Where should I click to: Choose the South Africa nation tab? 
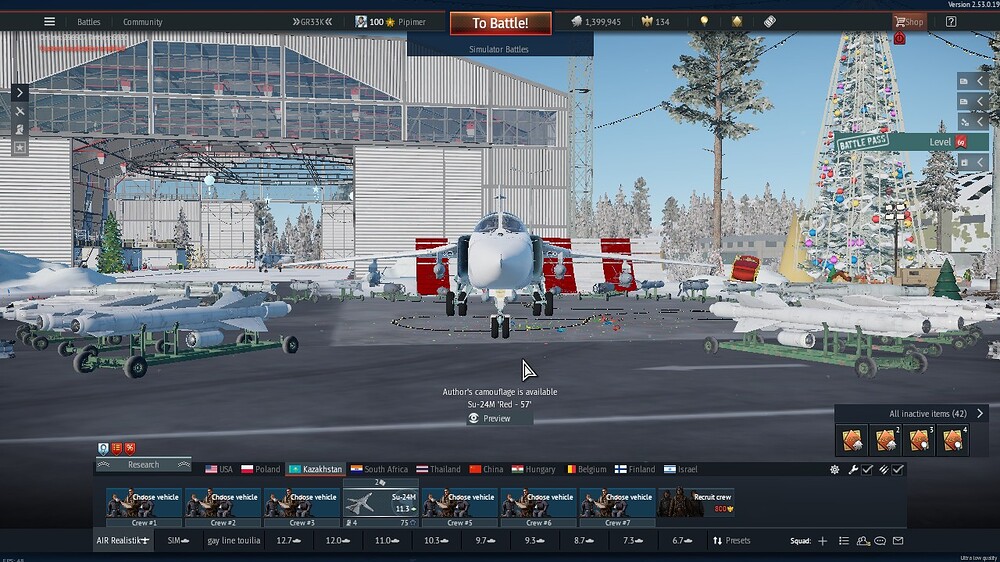point(379,469)
